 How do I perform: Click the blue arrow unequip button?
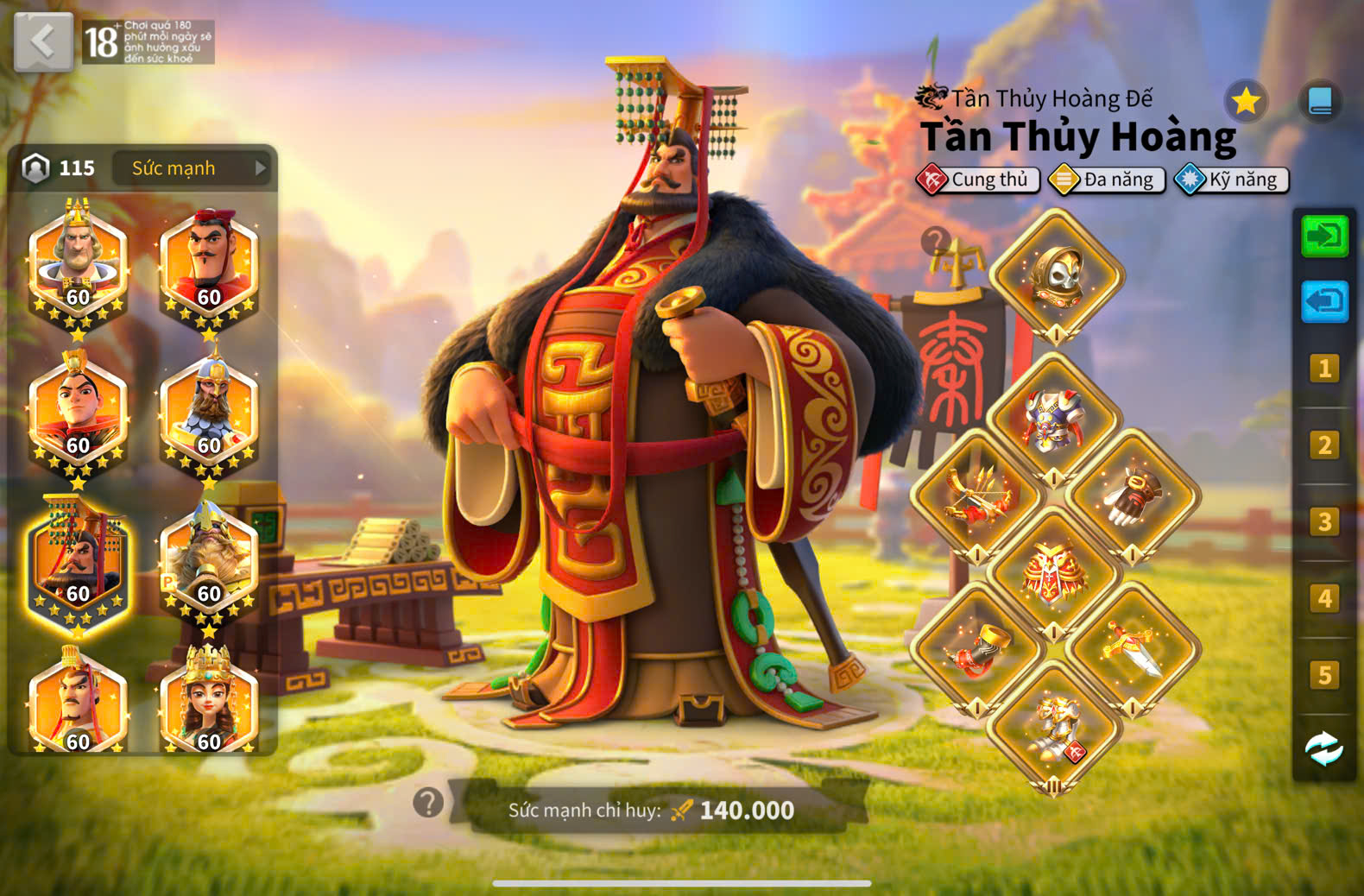click(1324, 301)
